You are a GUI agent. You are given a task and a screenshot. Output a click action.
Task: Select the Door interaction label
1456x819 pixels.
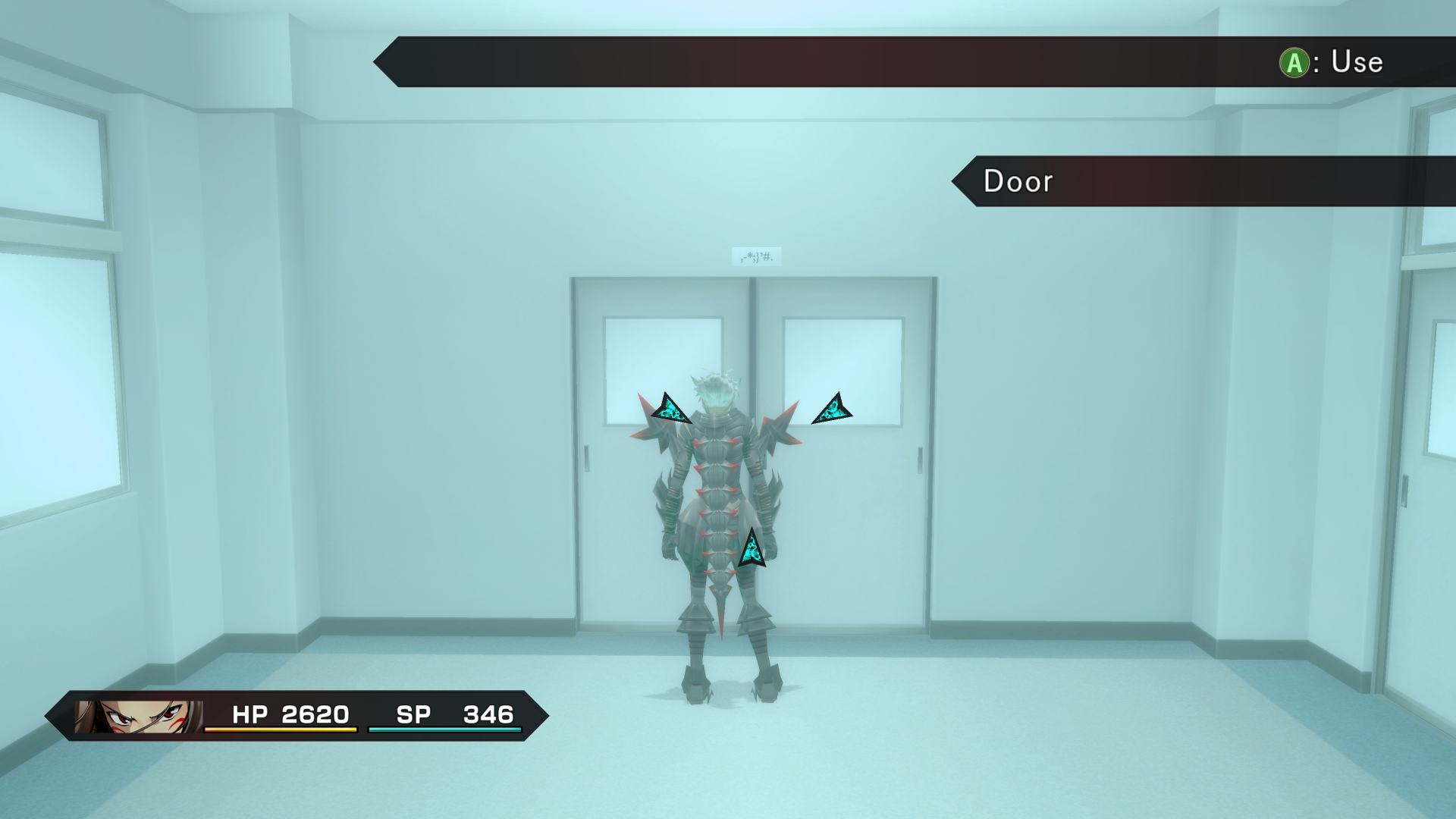tap(1018, 181)
